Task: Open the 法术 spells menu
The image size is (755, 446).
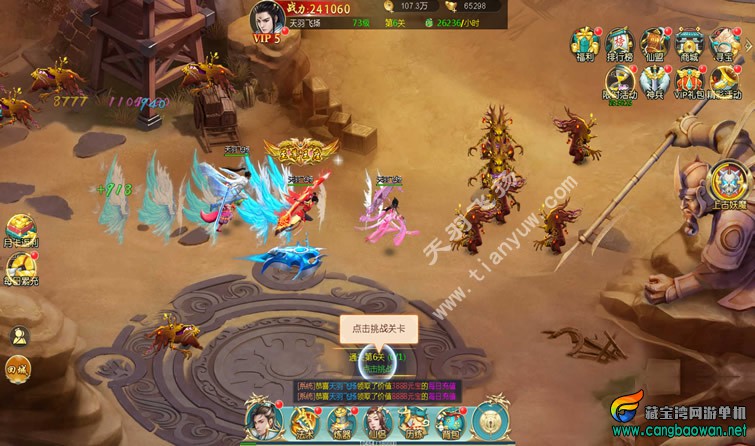Action: point(305,420)
